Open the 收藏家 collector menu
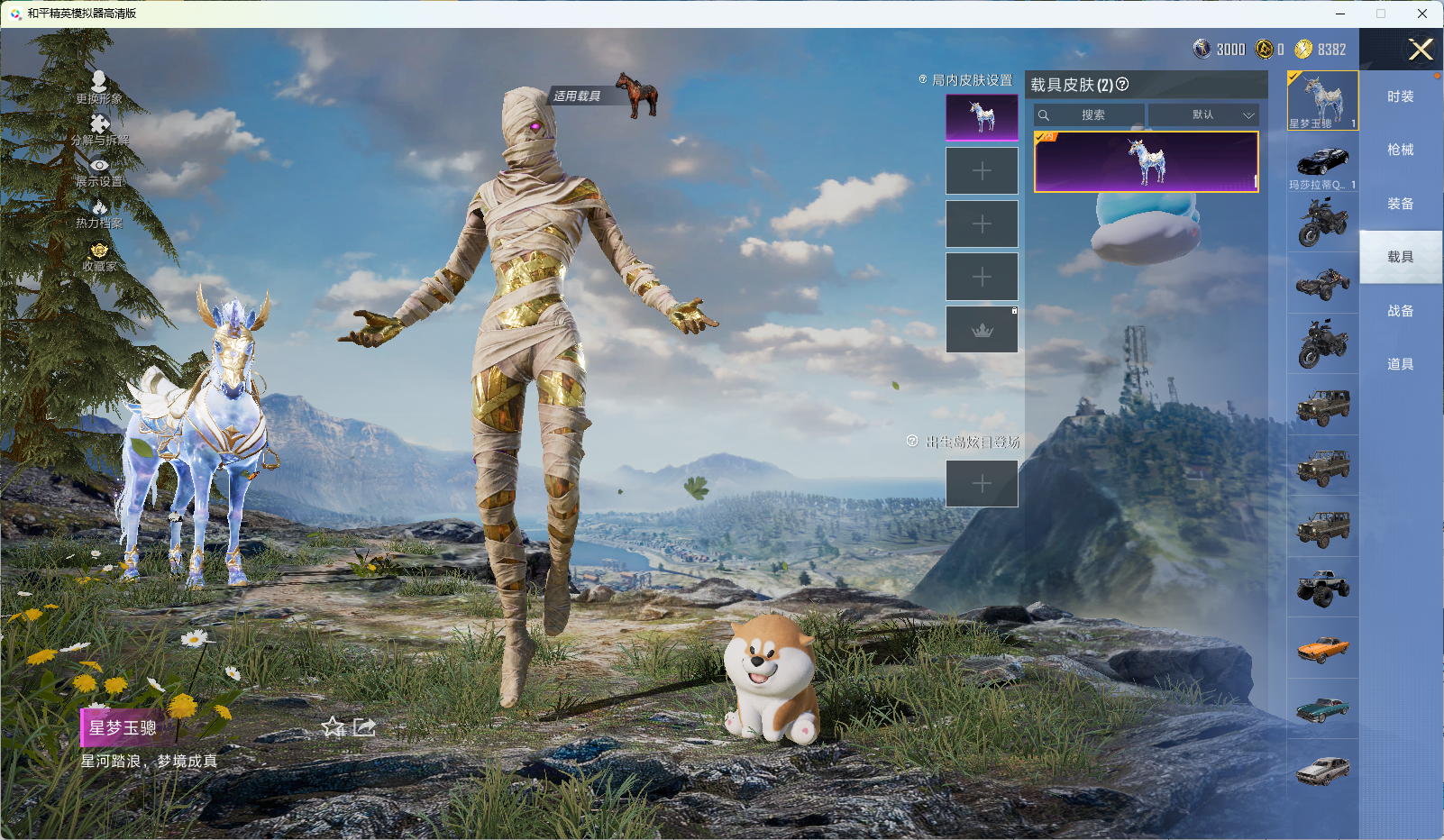The height and width of the screenshot is (840, 1444). [x=99, y=257]
